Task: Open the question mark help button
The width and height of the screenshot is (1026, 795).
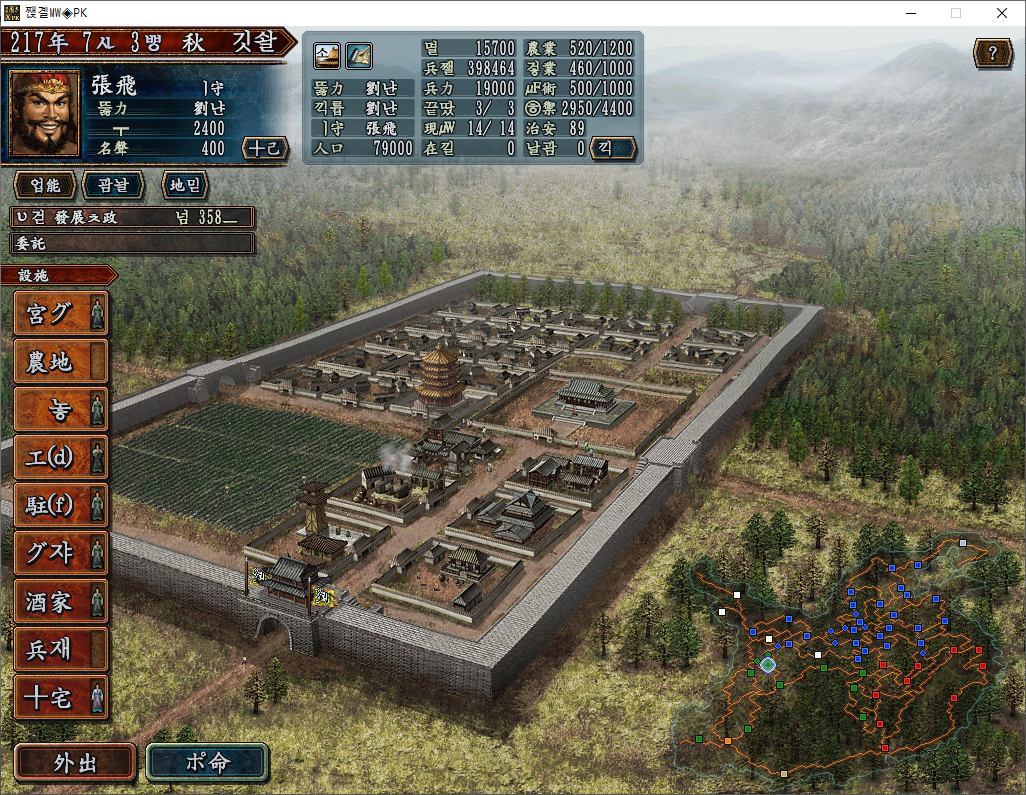Action: pyautogui.click(x=992, y=54)
